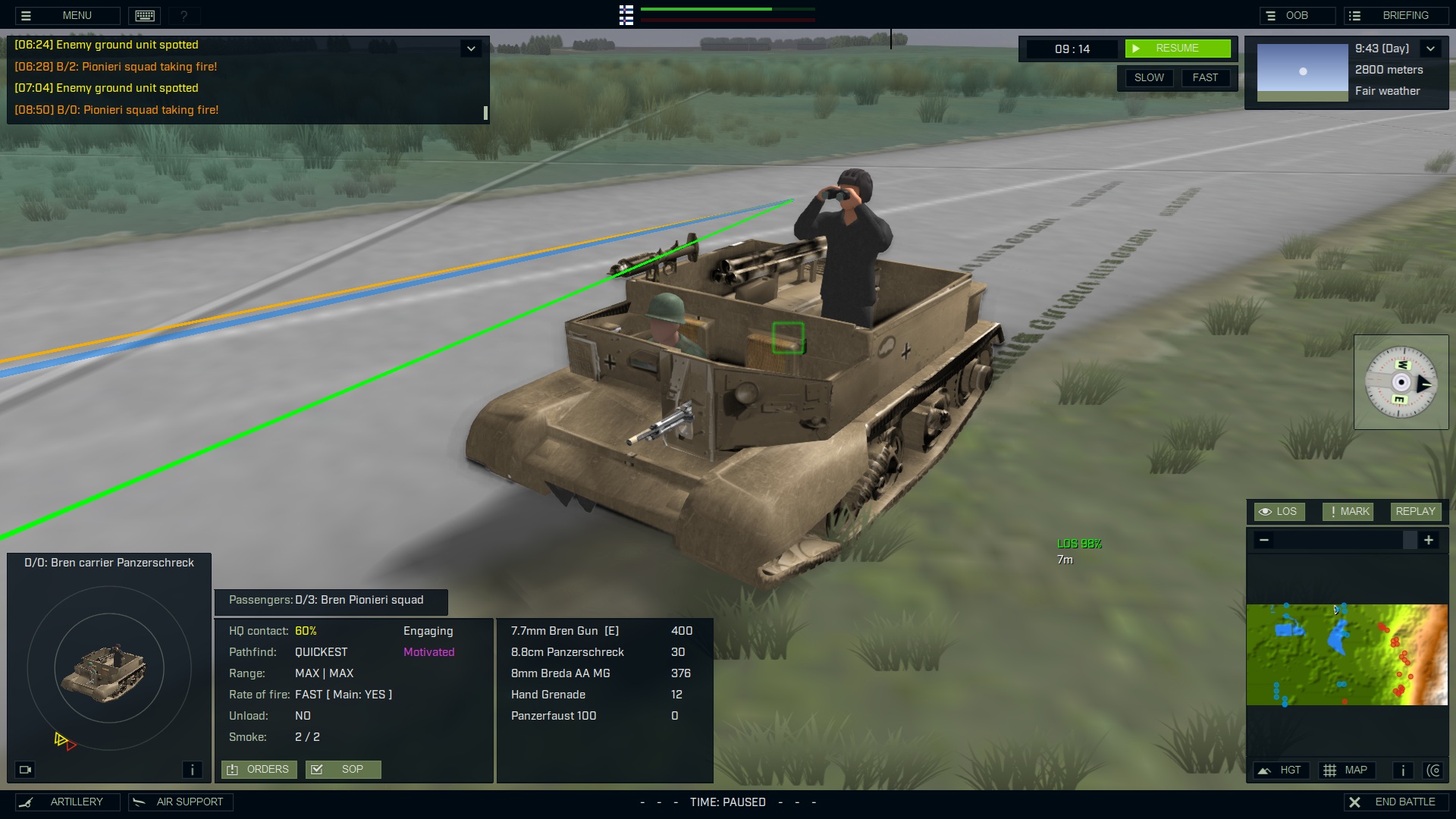
Task: Click the minimap info icon
Action: pyautogui.click(x=1402, y=770)
